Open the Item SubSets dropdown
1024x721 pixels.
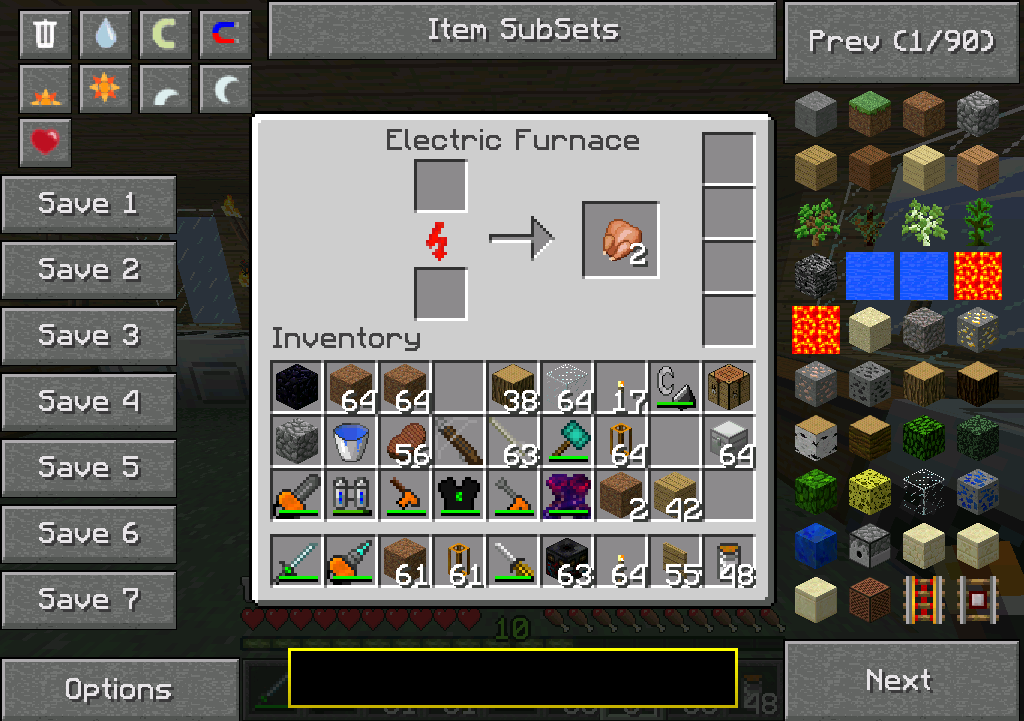(522, 30)
